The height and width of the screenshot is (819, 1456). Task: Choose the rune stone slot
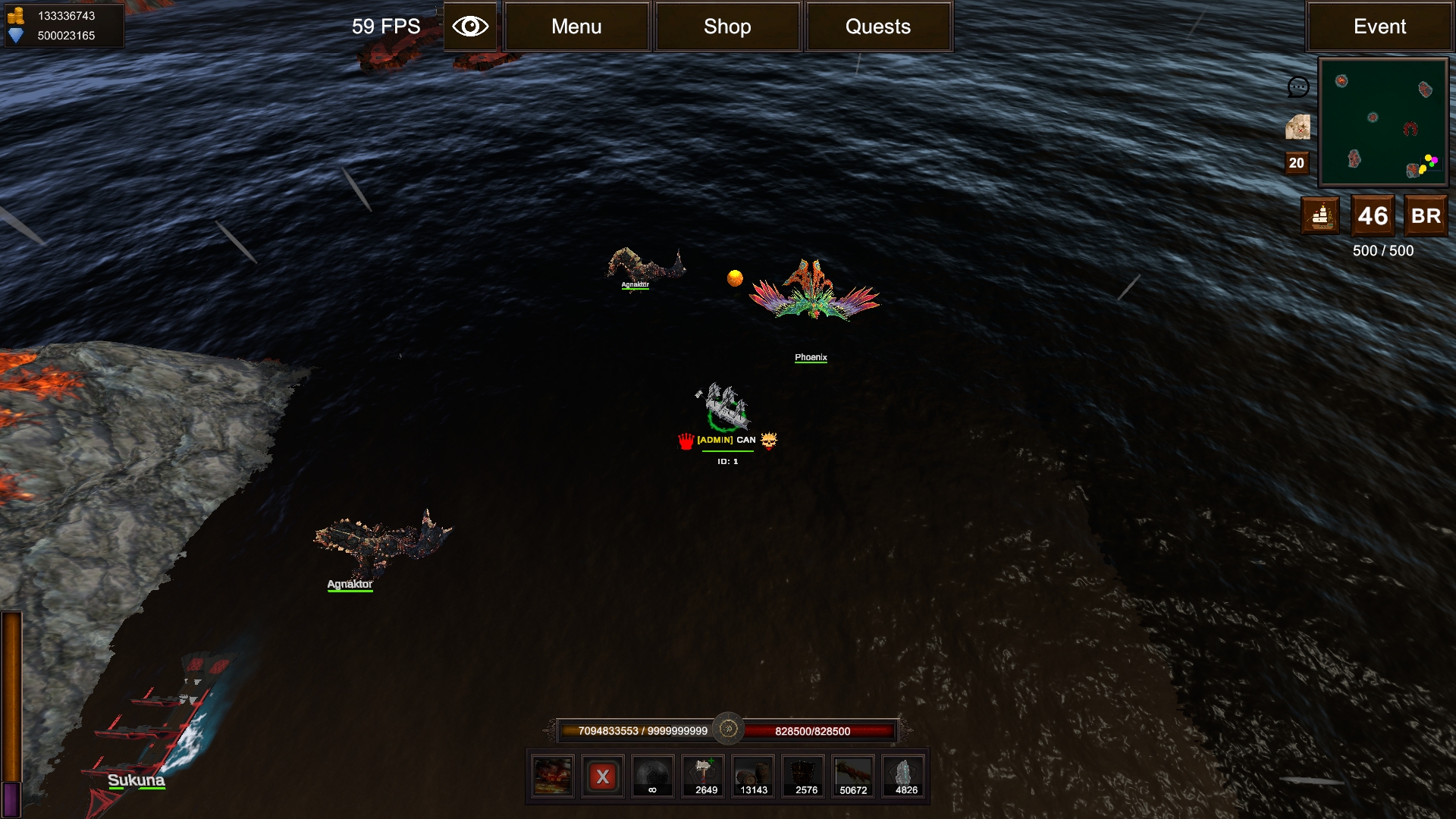pos(904,777)
